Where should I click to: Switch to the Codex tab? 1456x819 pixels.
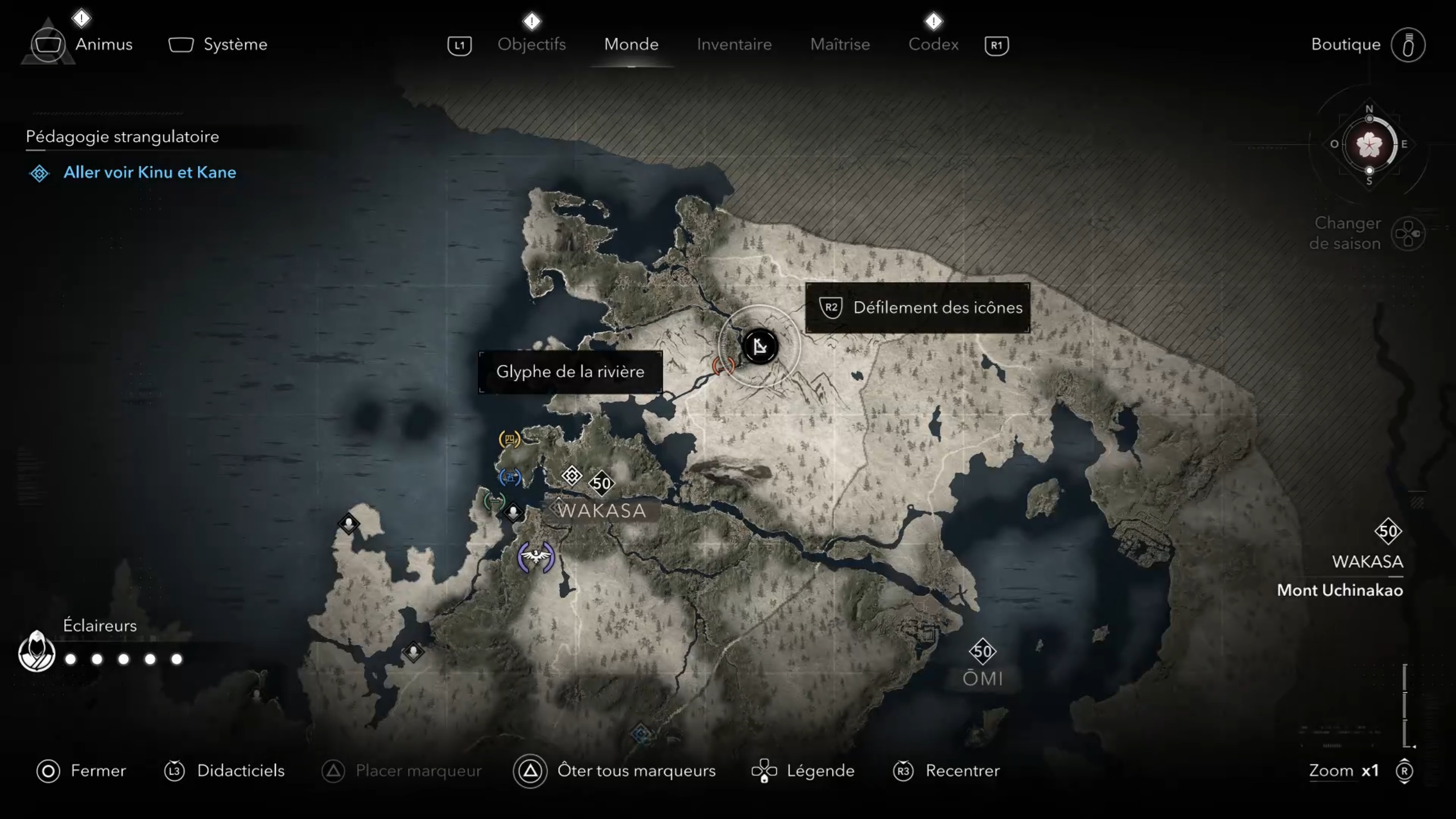933,44
